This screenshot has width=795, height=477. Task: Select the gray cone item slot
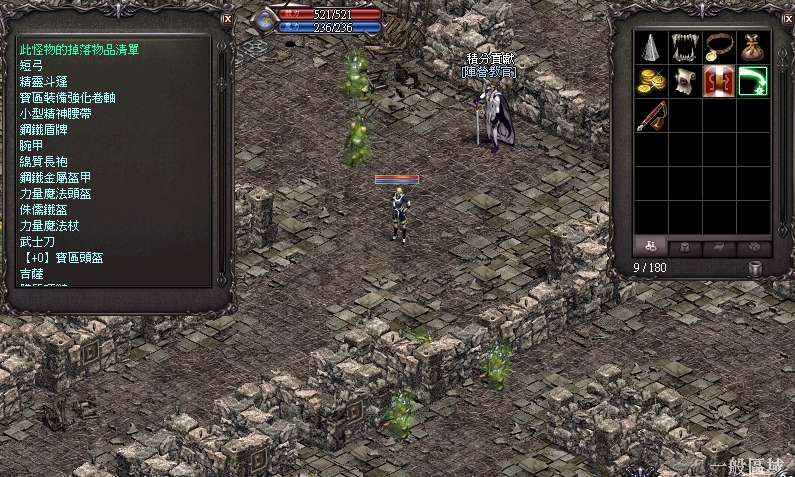[x=652, y=47]
